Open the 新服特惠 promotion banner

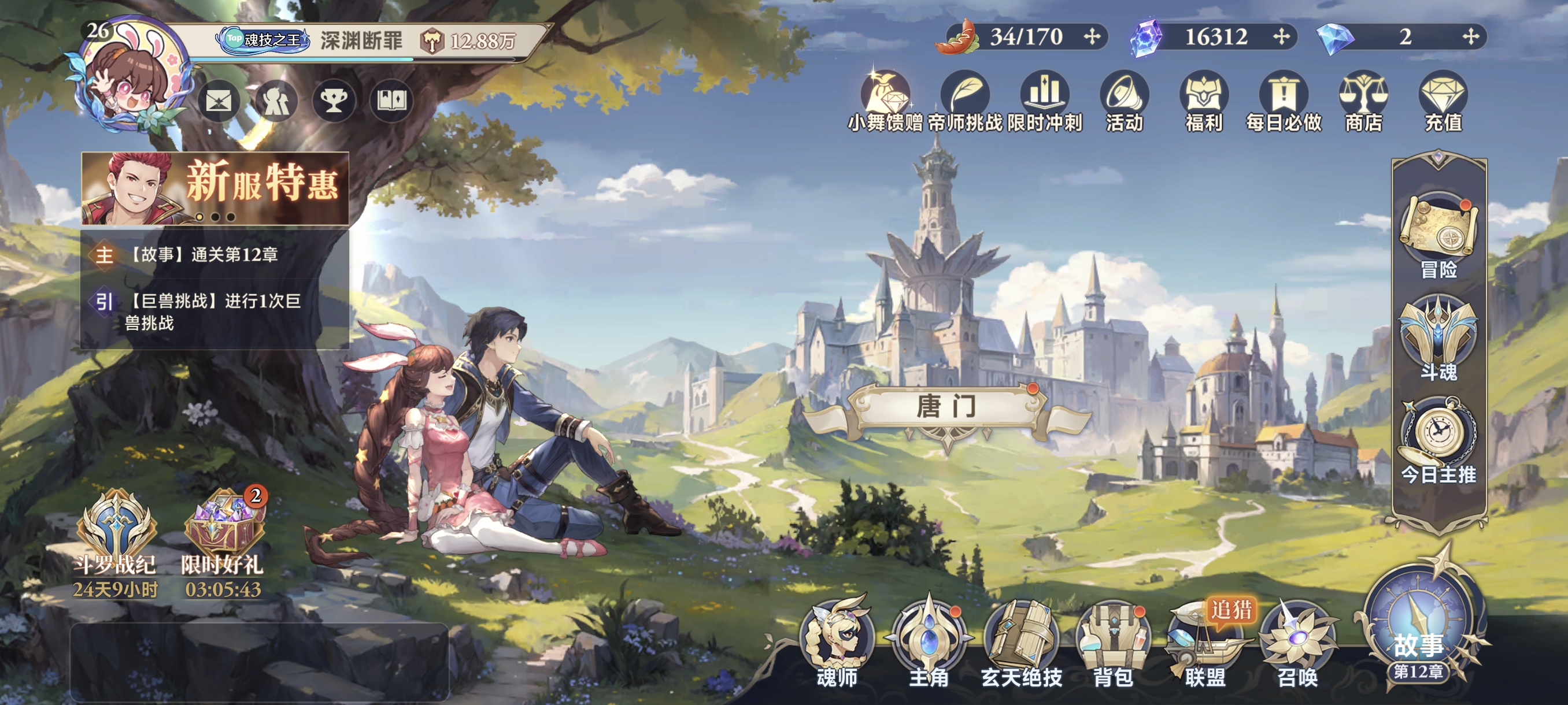216,188
